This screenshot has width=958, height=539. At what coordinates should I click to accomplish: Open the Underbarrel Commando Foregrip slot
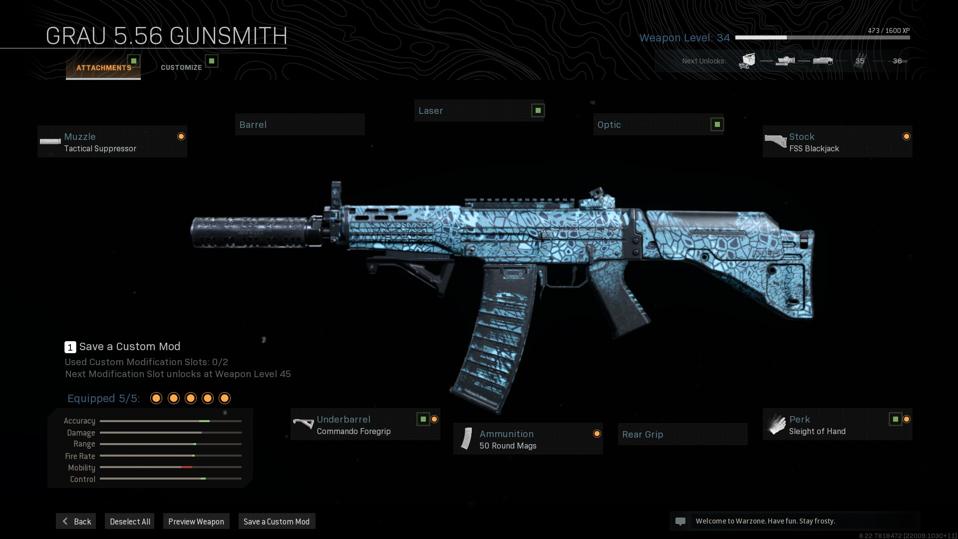(x=365, y=425)
